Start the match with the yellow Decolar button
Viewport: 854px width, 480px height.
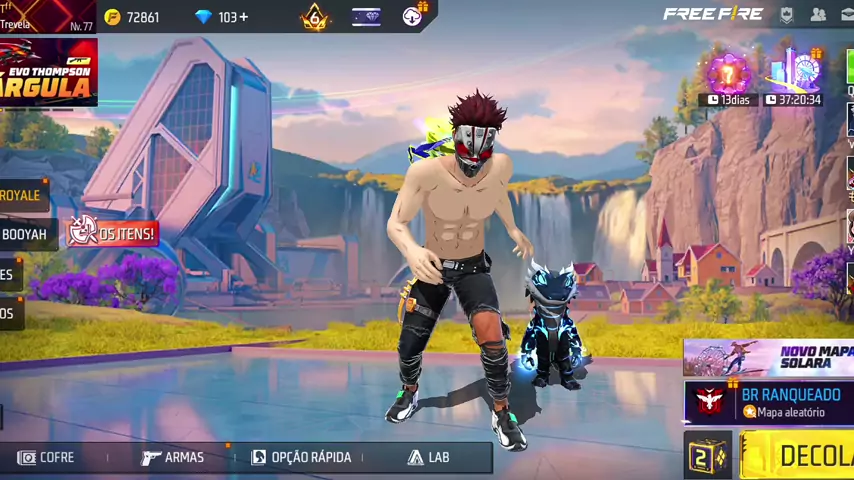(798, 455)
